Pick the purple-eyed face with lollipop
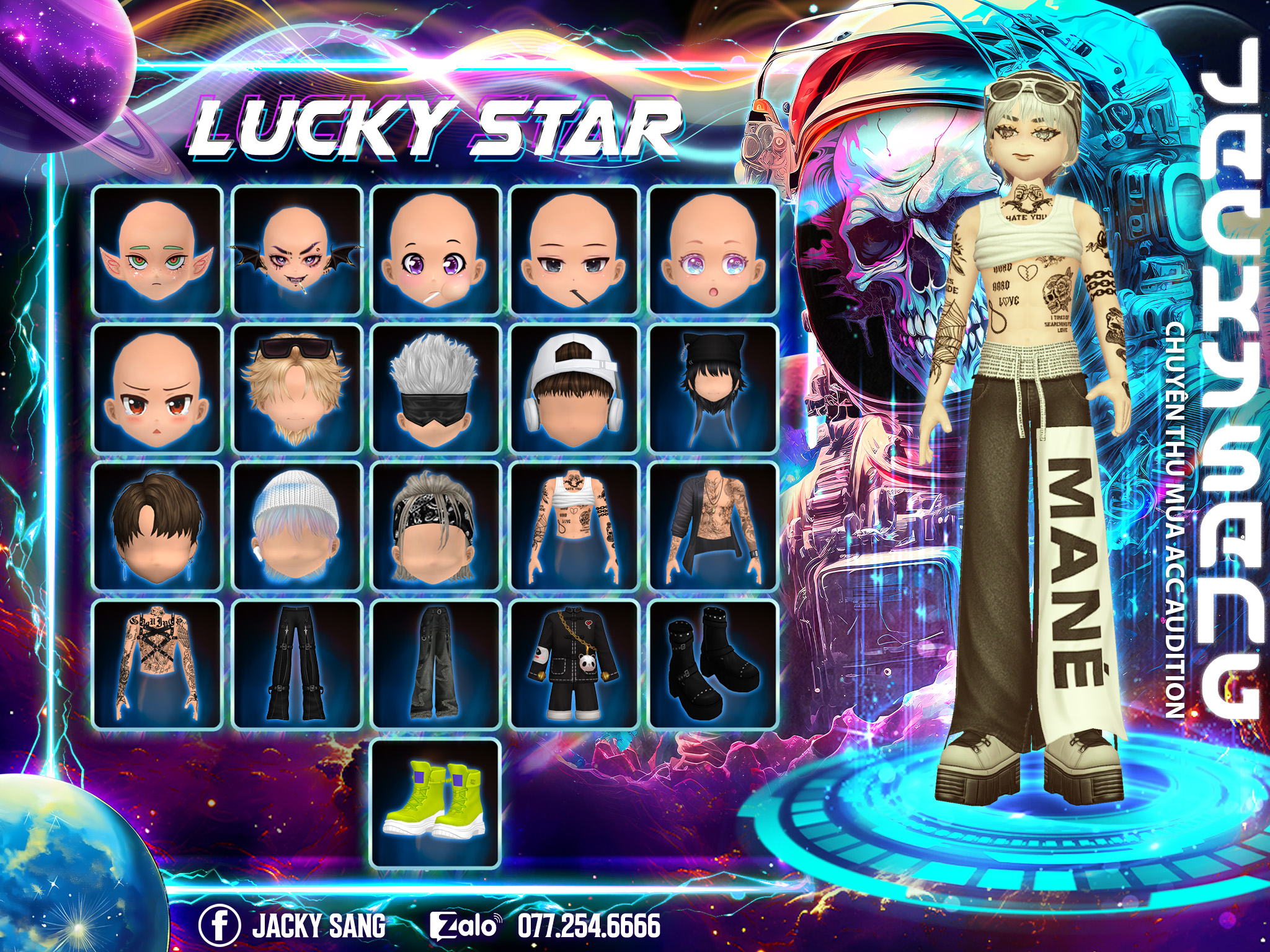Screen dimensions: 1270x952 pyautogui.click(x=435, y=250)
